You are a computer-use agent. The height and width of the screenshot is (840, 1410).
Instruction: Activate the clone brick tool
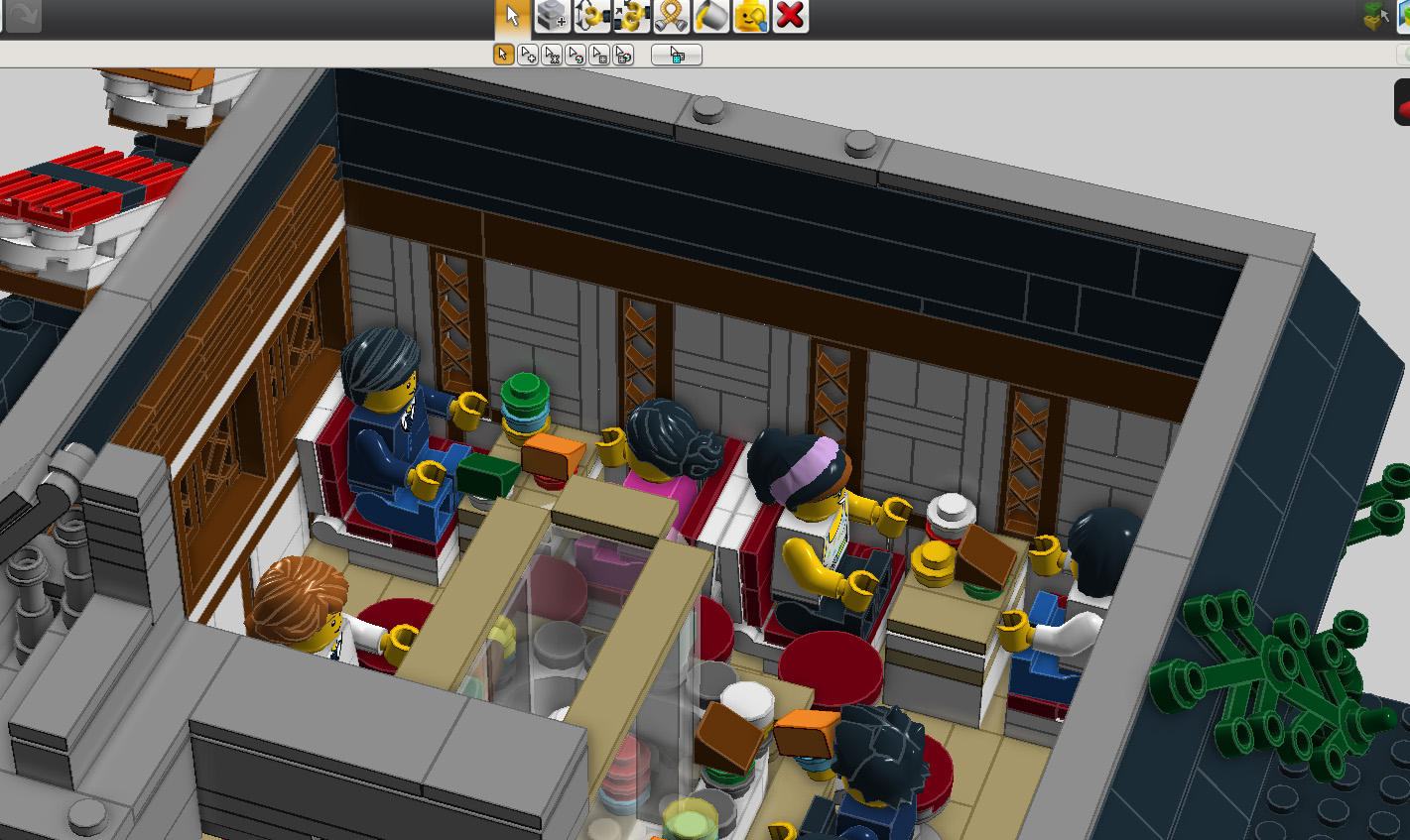(x=553, y=16)
